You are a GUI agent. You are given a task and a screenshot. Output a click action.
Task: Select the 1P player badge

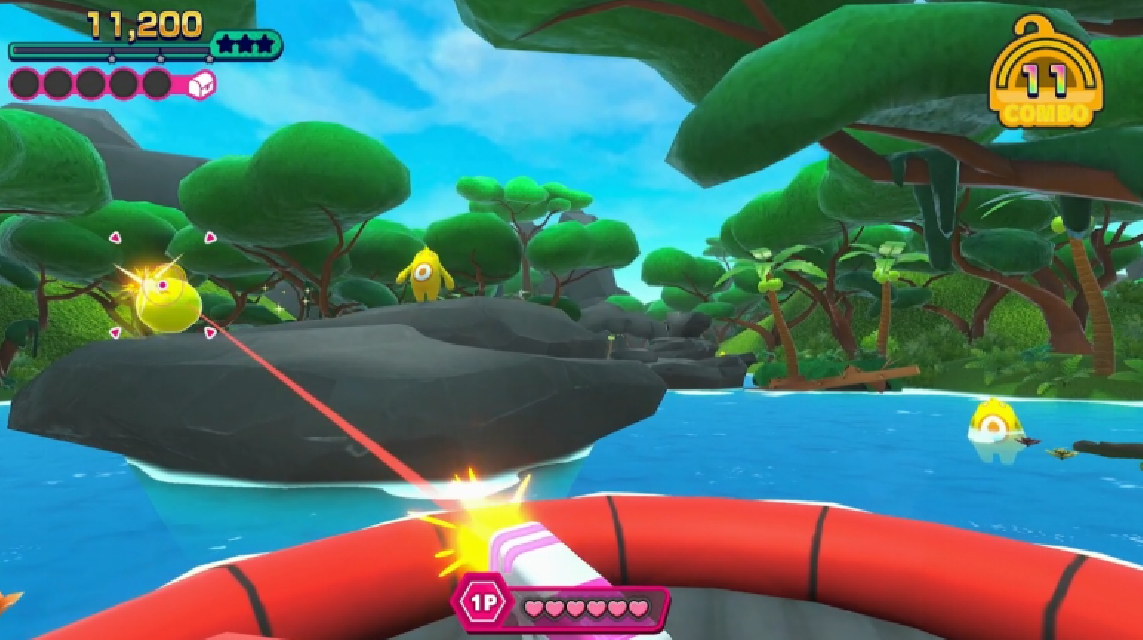pos(482,606)
